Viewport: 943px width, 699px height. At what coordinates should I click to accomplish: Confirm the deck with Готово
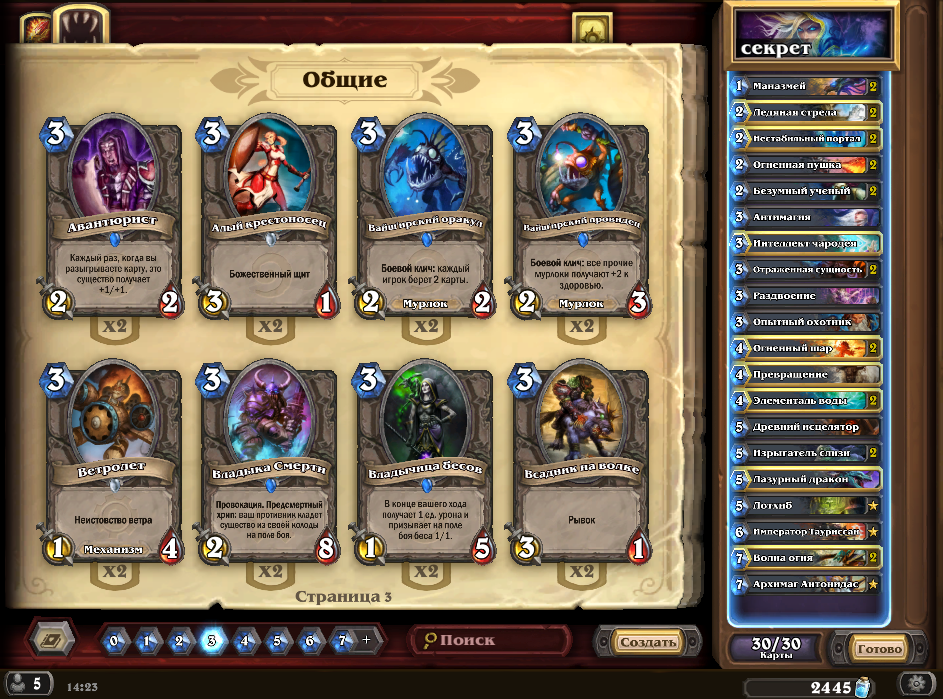(x=879, y=648)
